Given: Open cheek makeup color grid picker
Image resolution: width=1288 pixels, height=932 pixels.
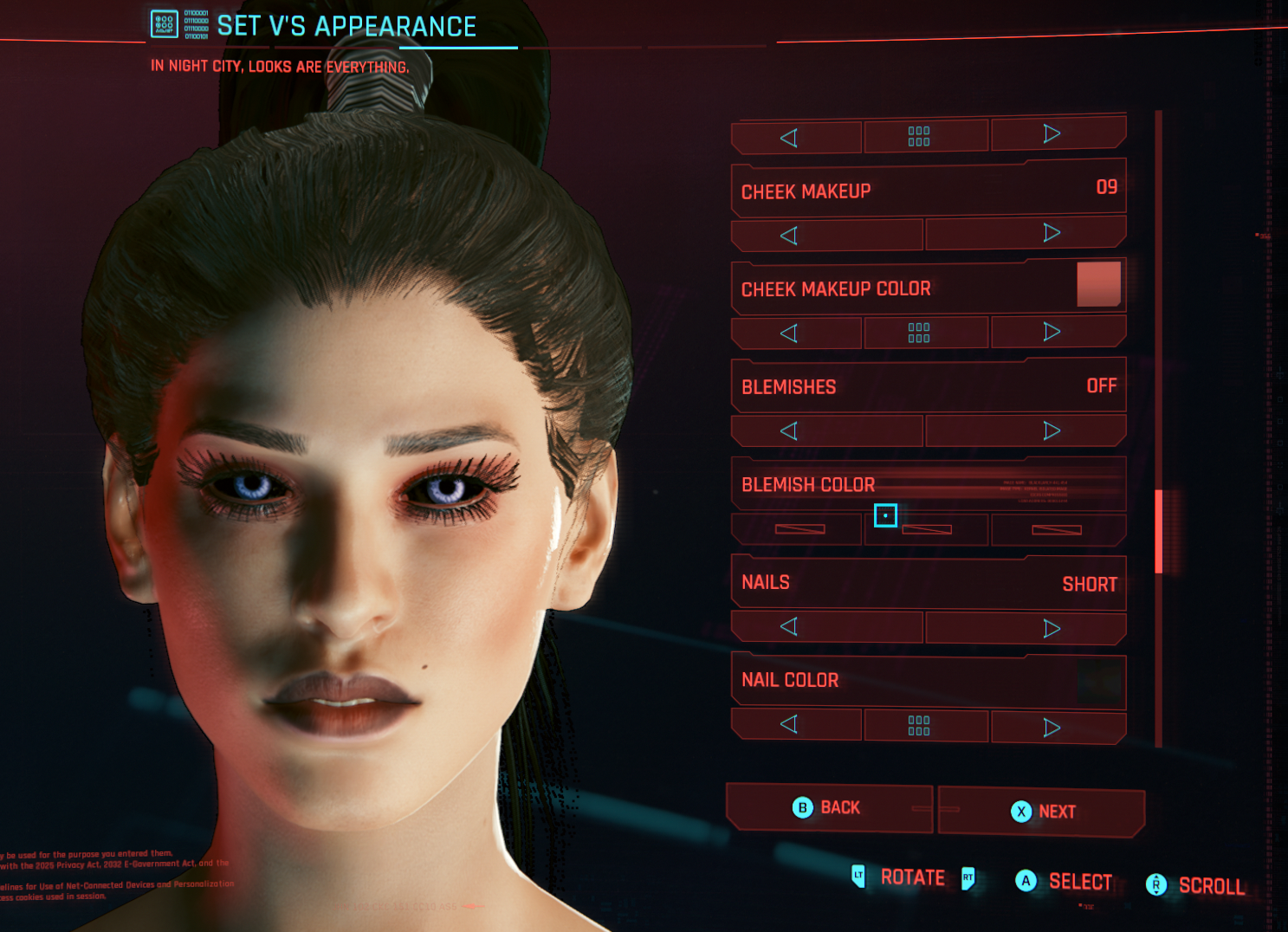Looking at the screenshot, I should [919, 333].
